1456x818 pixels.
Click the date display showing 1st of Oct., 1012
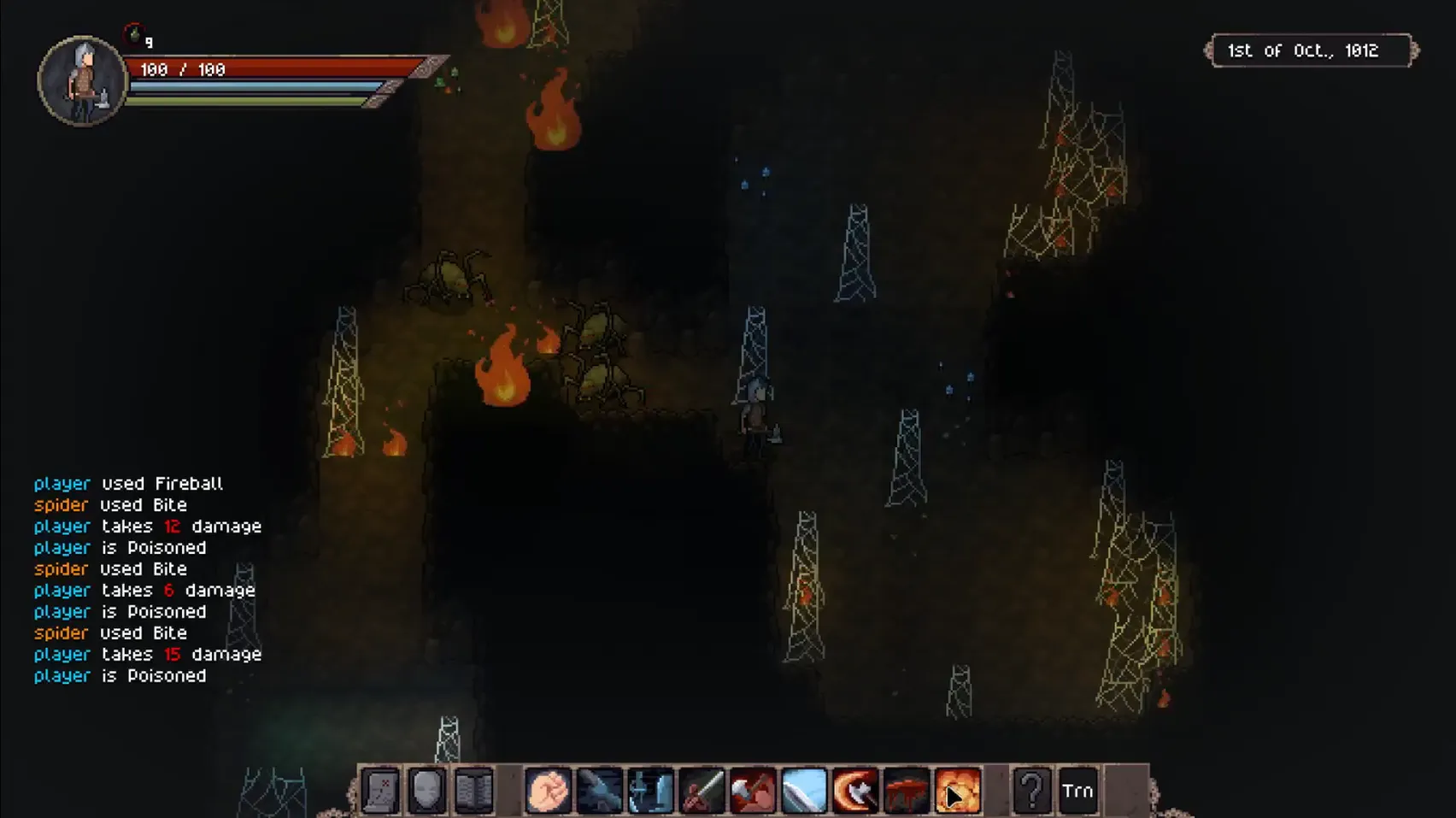(1310, 50)
